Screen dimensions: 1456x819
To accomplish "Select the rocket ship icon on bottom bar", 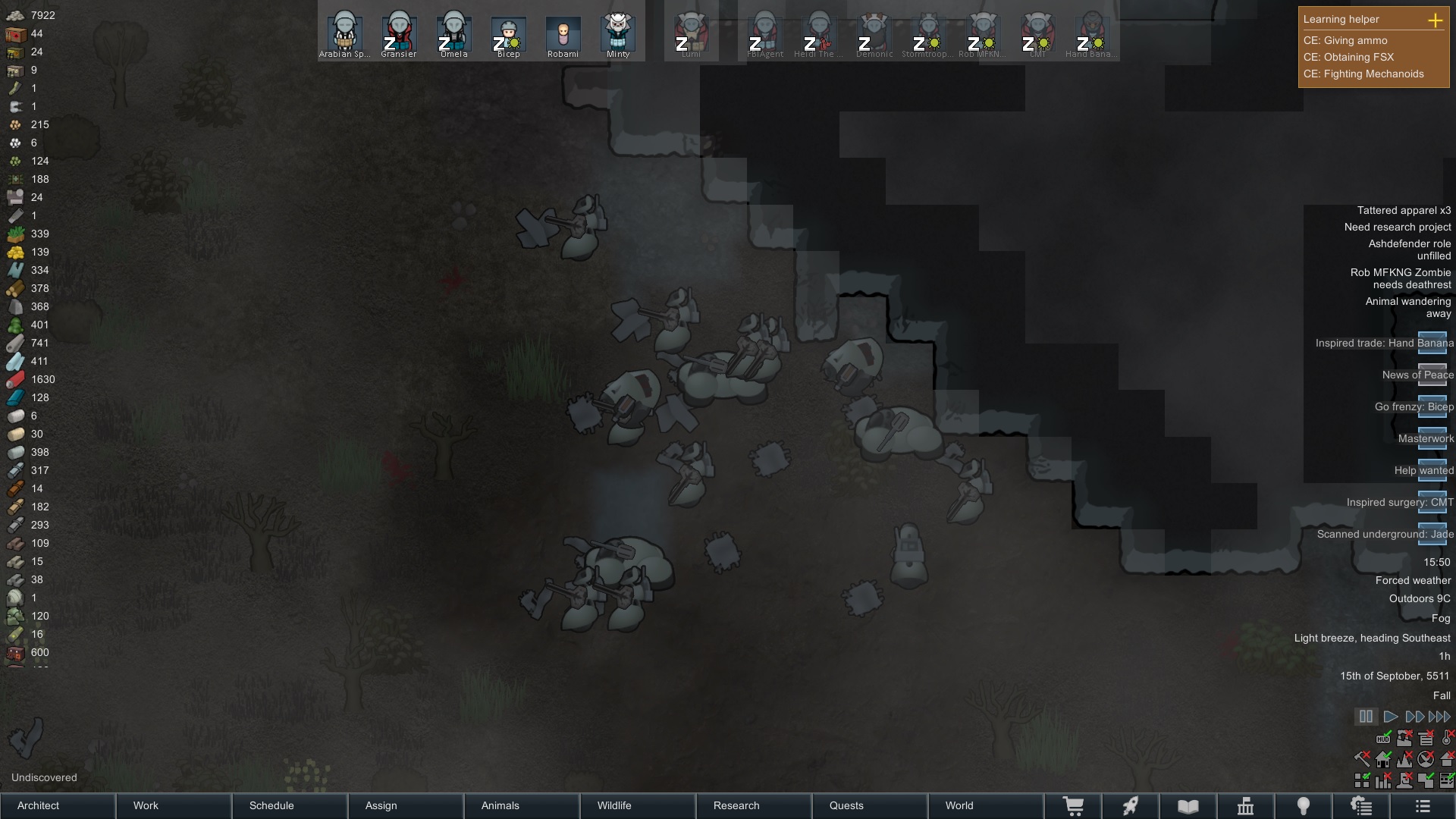I will [x=1131, y=806].
